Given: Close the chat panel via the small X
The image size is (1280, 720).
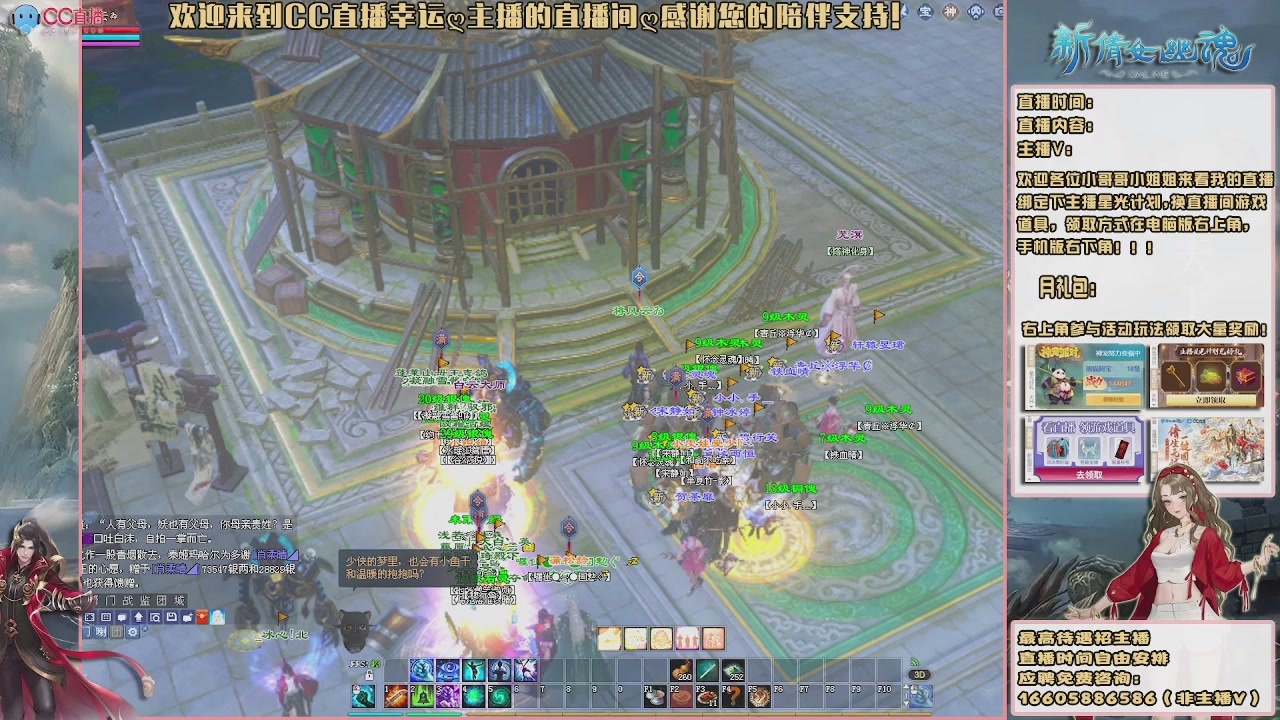Looking at the screenshot, I should point(145,628).
